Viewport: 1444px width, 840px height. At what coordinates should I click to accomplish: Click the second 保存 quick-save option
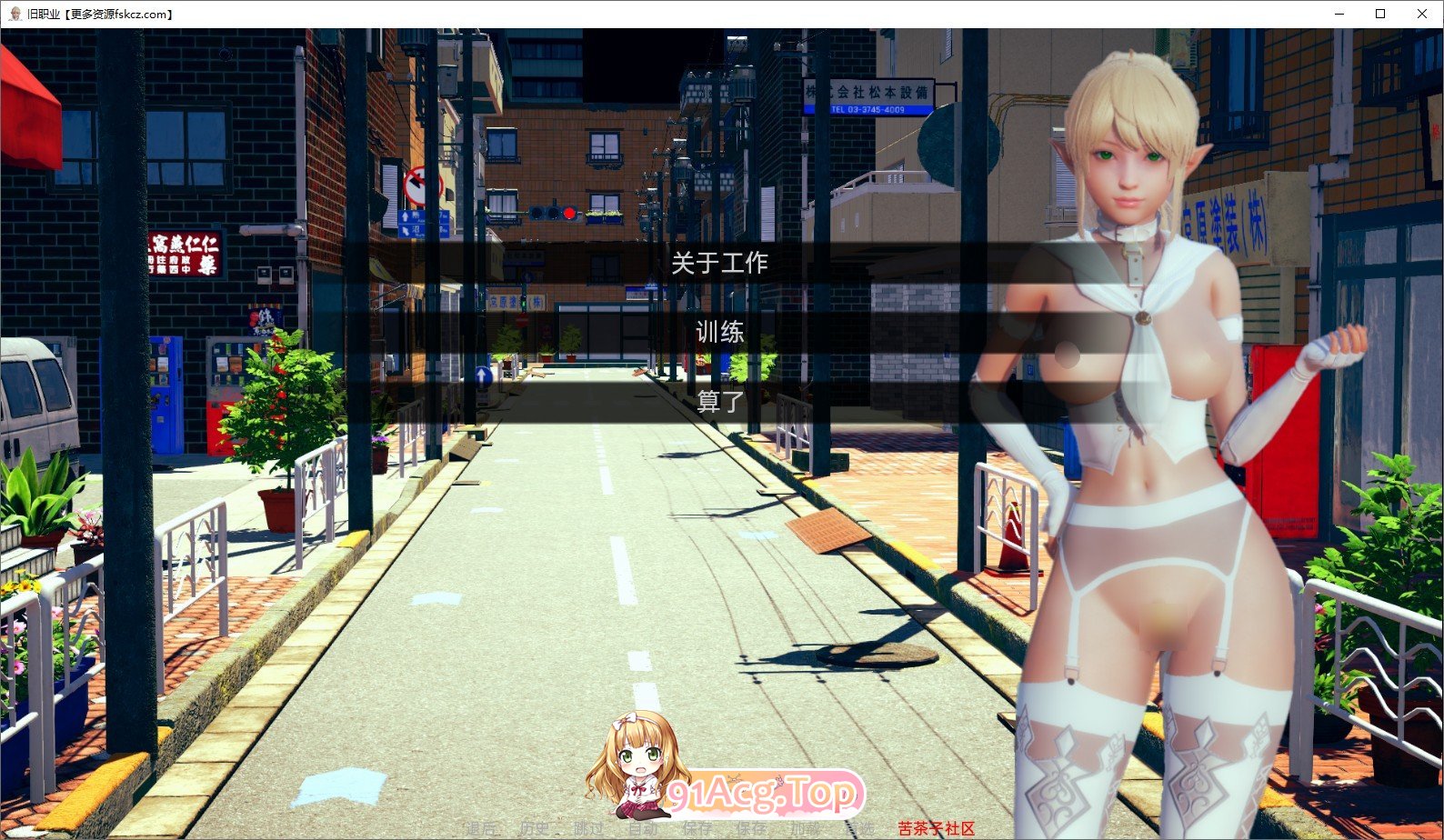[x=751, y=829]
